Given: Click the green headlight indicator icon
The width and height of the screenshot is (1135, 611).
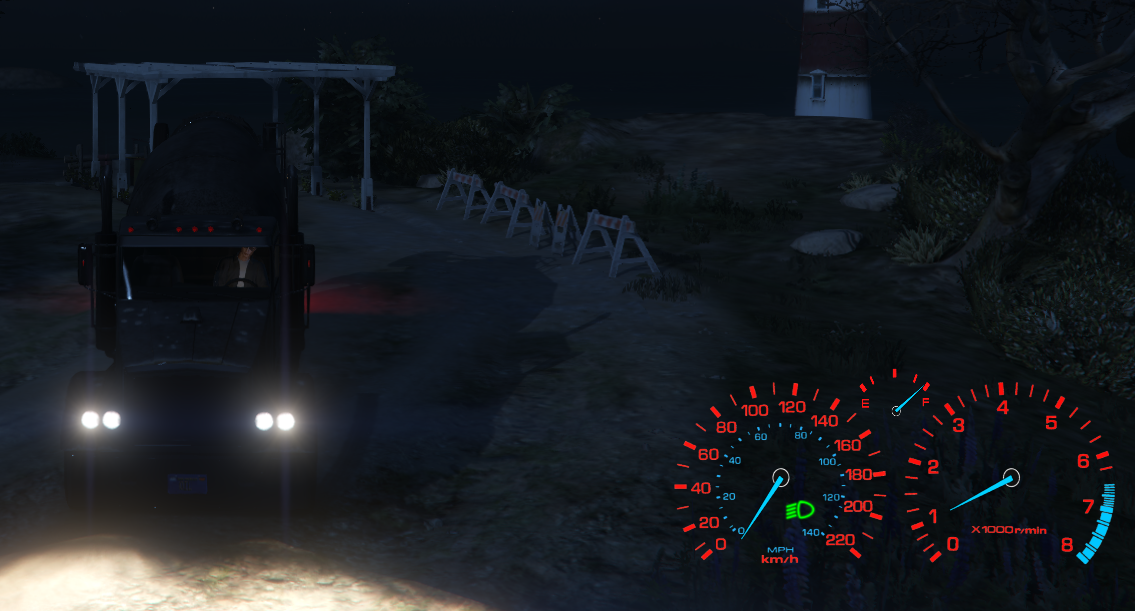Looking at the screenshot, I should tap(800, 510).
